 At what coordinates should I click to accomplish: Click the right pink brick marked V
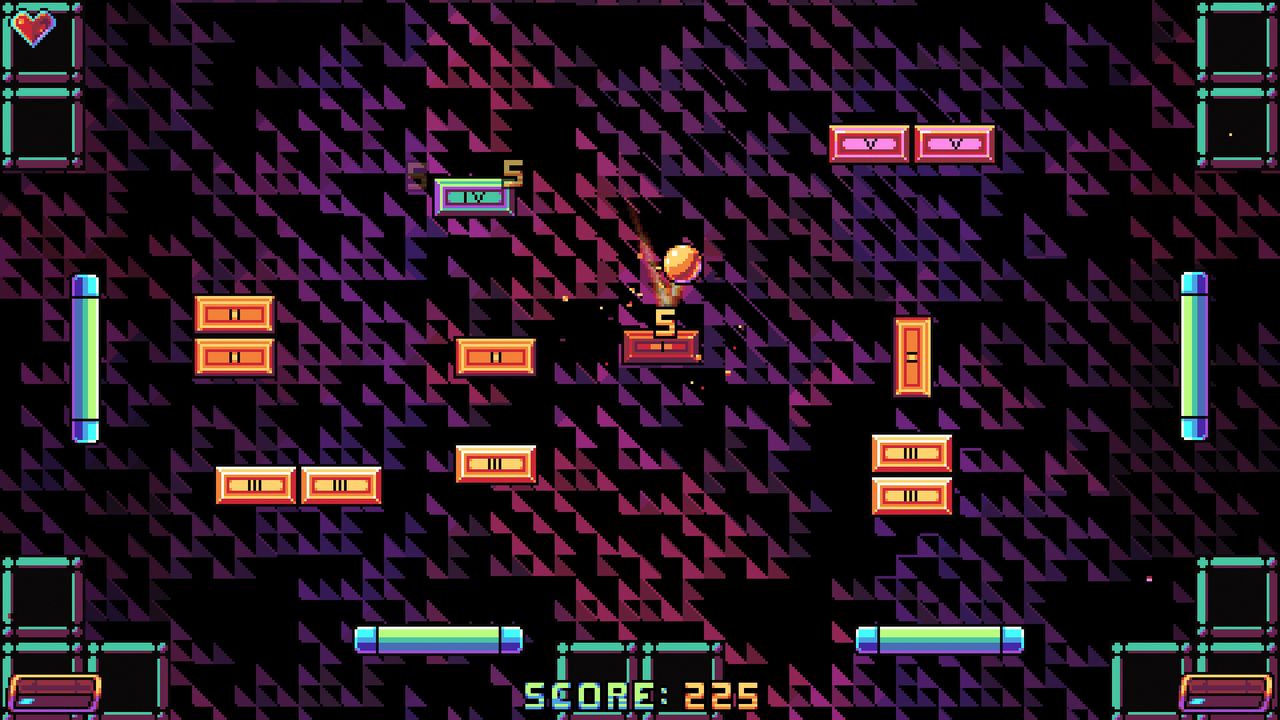955,143
